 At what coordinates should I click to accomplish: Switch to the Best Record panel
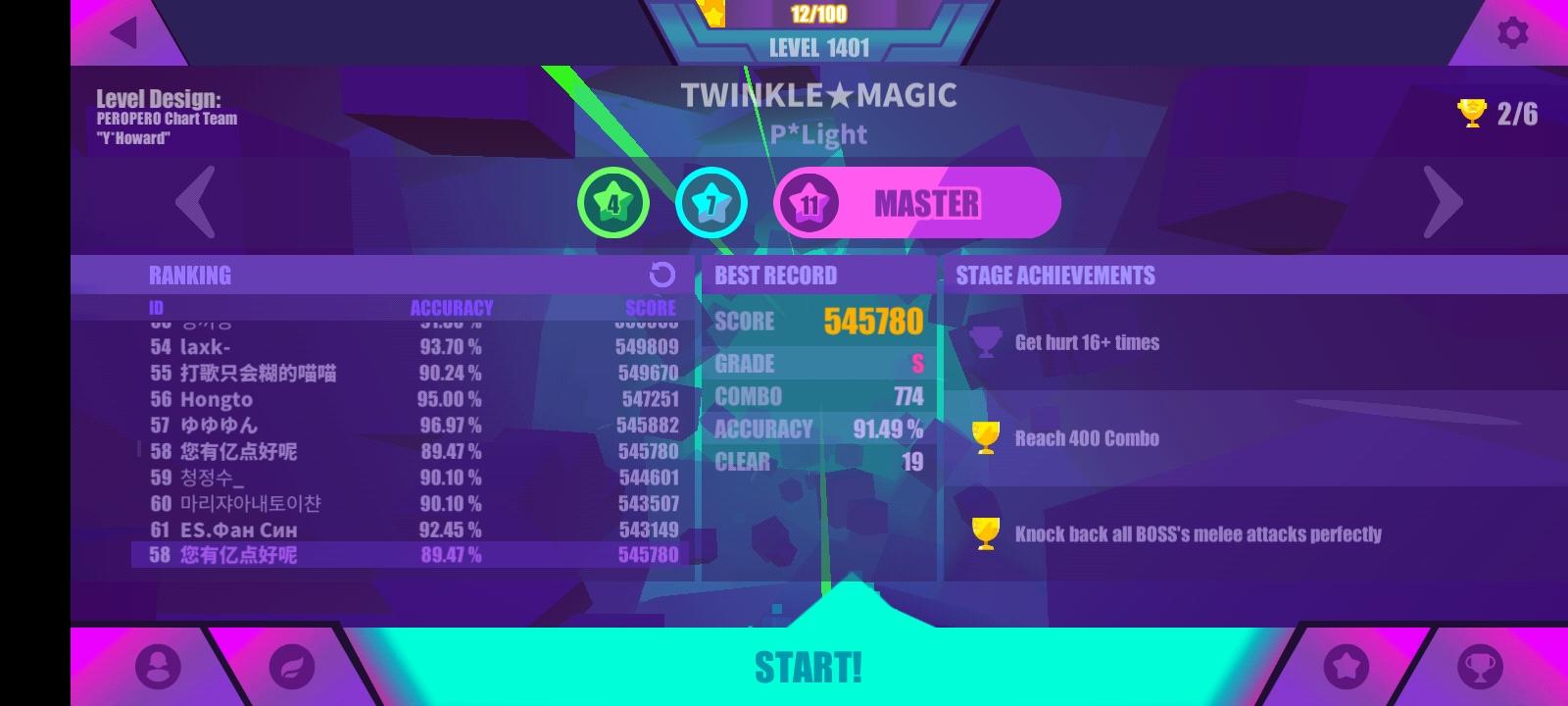(x=774, y=275)
